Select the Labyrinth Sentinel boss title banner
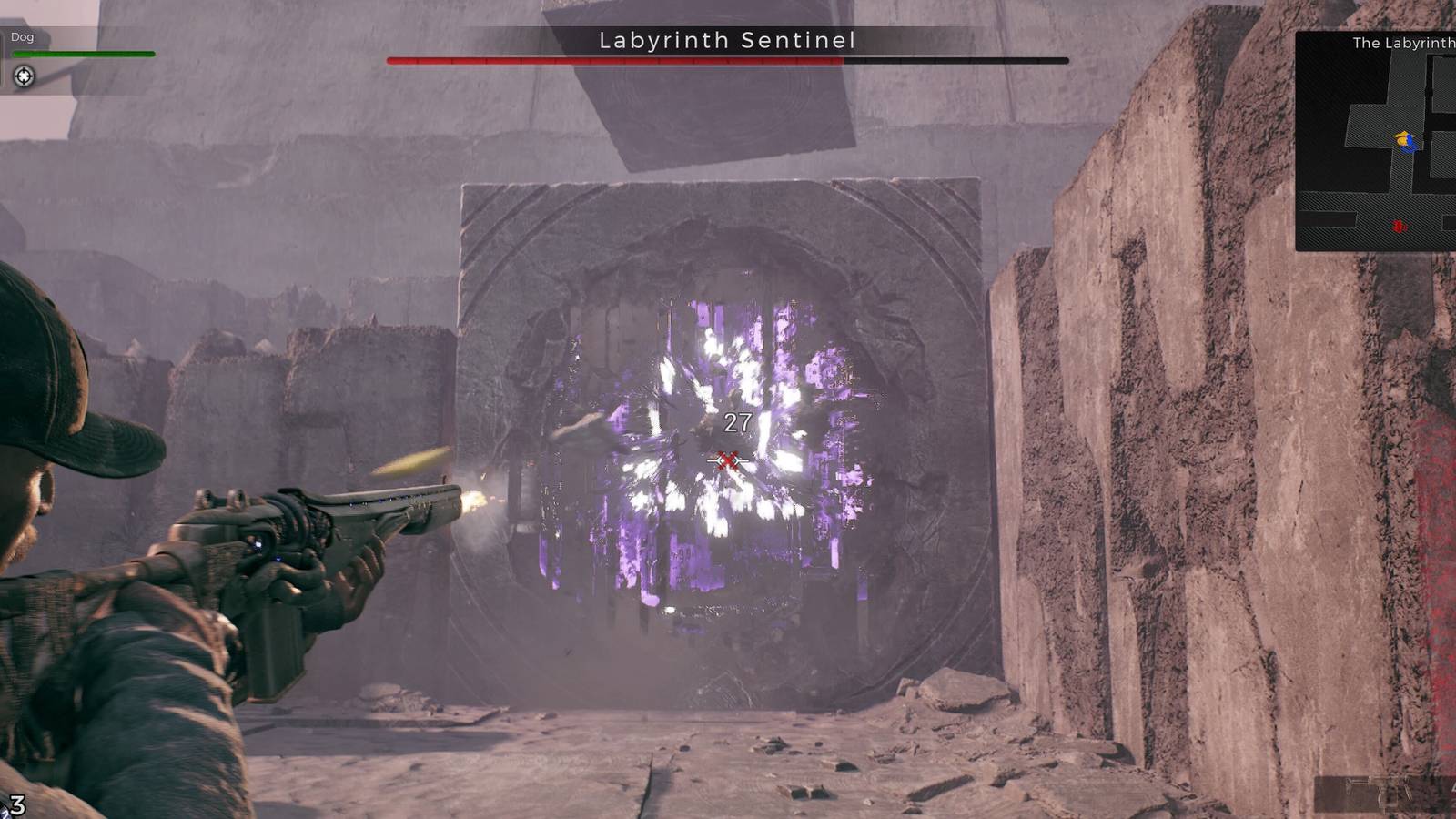Image resolution: width=1456 pixels, height=819 pixels. 728,40
